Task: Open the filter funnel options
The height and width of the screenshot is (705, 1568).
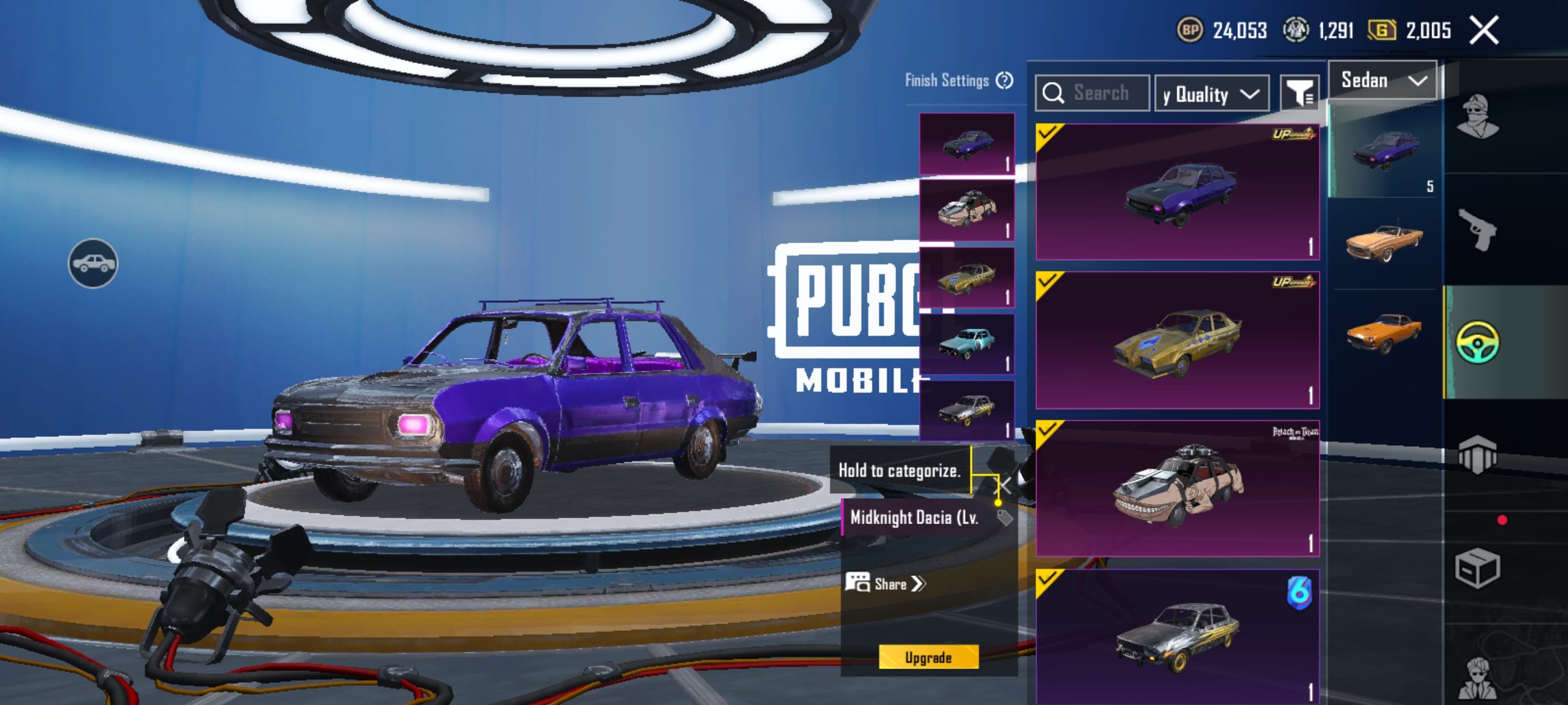Action: click(1299, 94)
